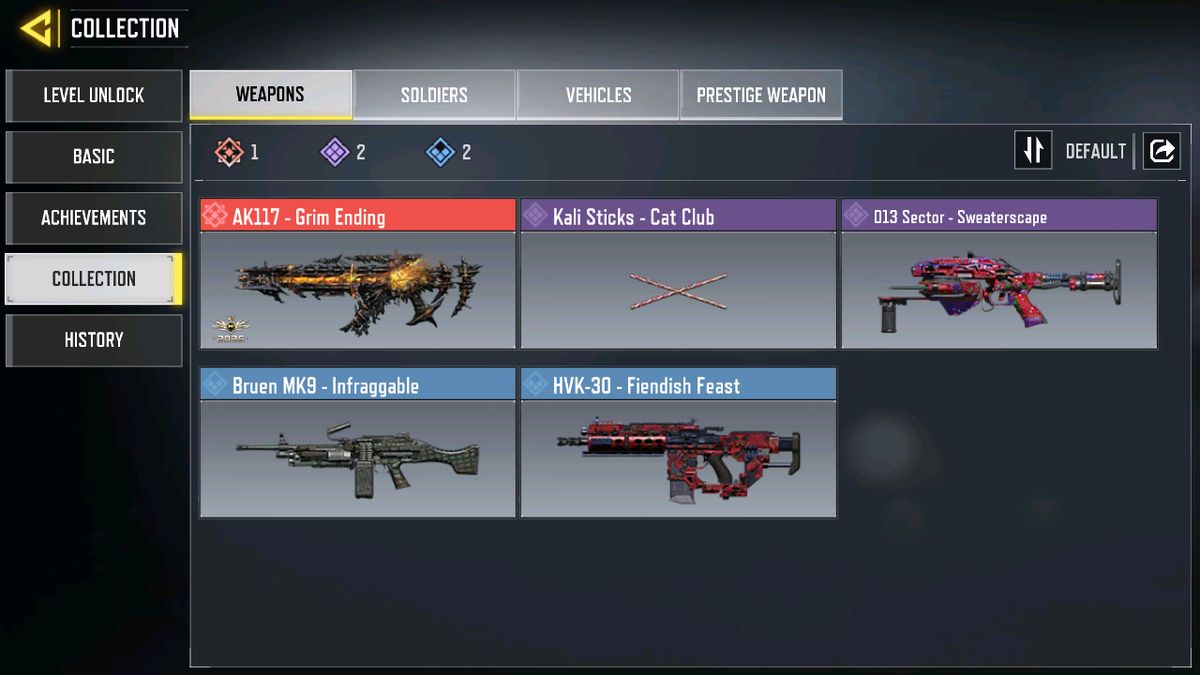This screenshot has width=1200, height=675.
Task: Select the D13 Sector - Sweaterscape card
Action: [999, 274]
